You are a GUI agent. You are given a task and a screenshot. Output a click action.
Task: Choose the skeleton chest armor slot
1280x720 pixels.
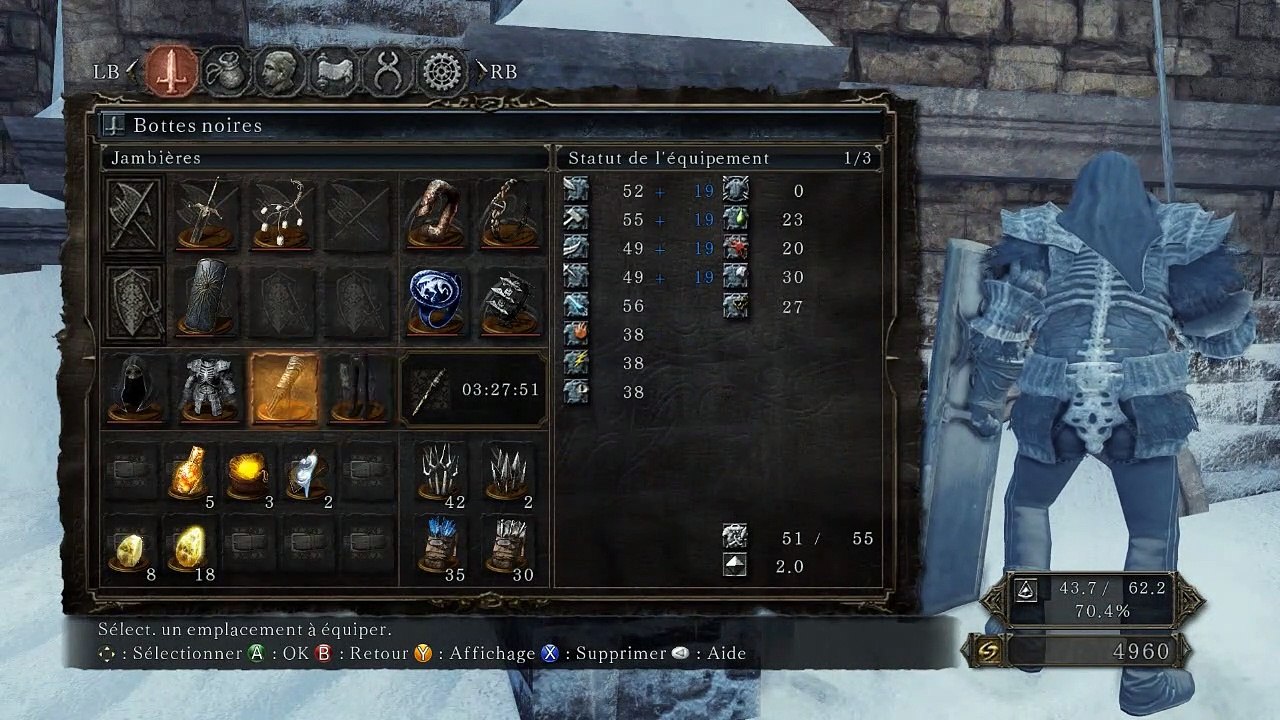(x=207, y=388)
